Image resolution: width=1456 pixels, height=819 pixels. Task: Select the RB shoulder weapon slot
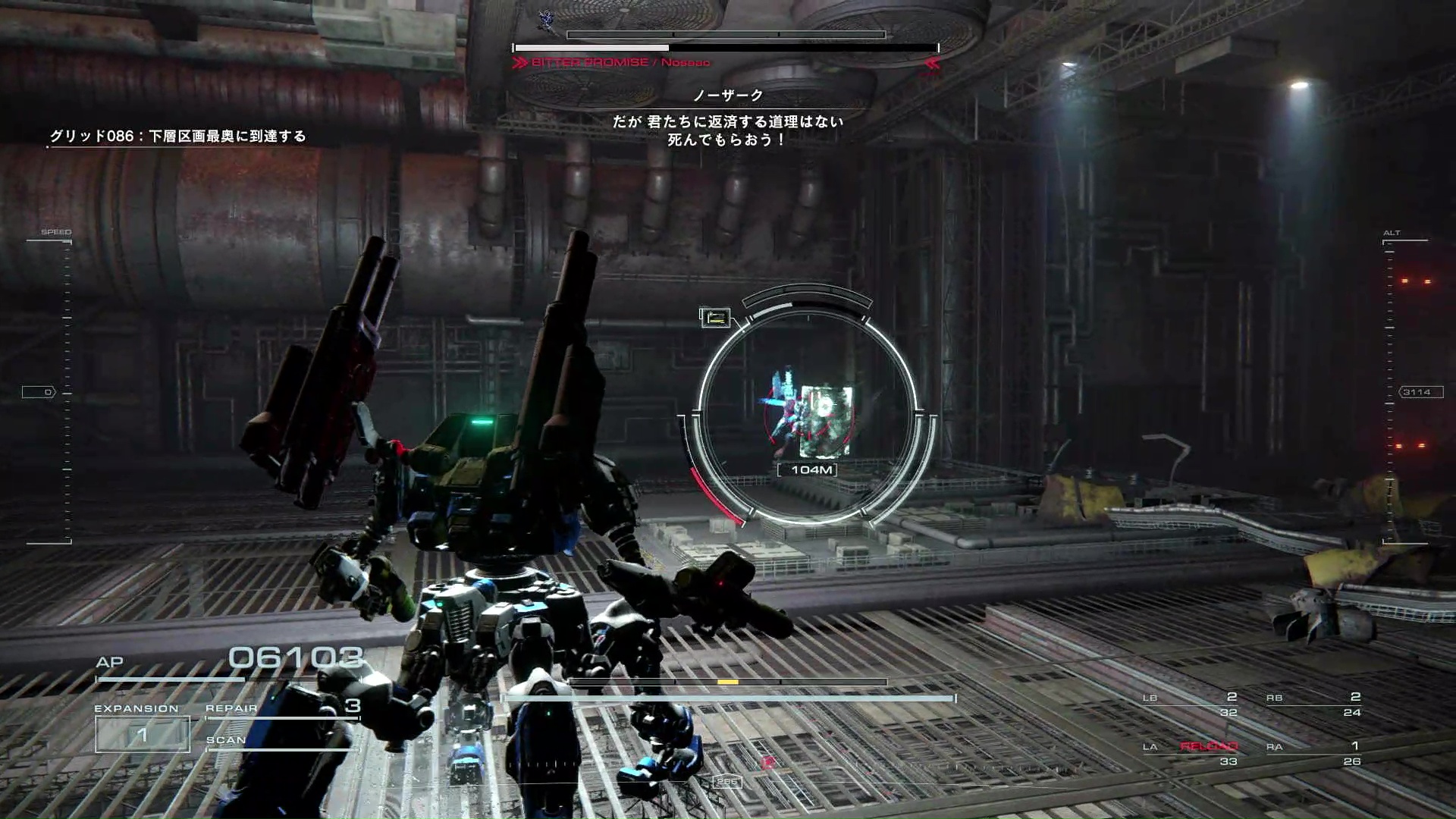coord(1313,704)
